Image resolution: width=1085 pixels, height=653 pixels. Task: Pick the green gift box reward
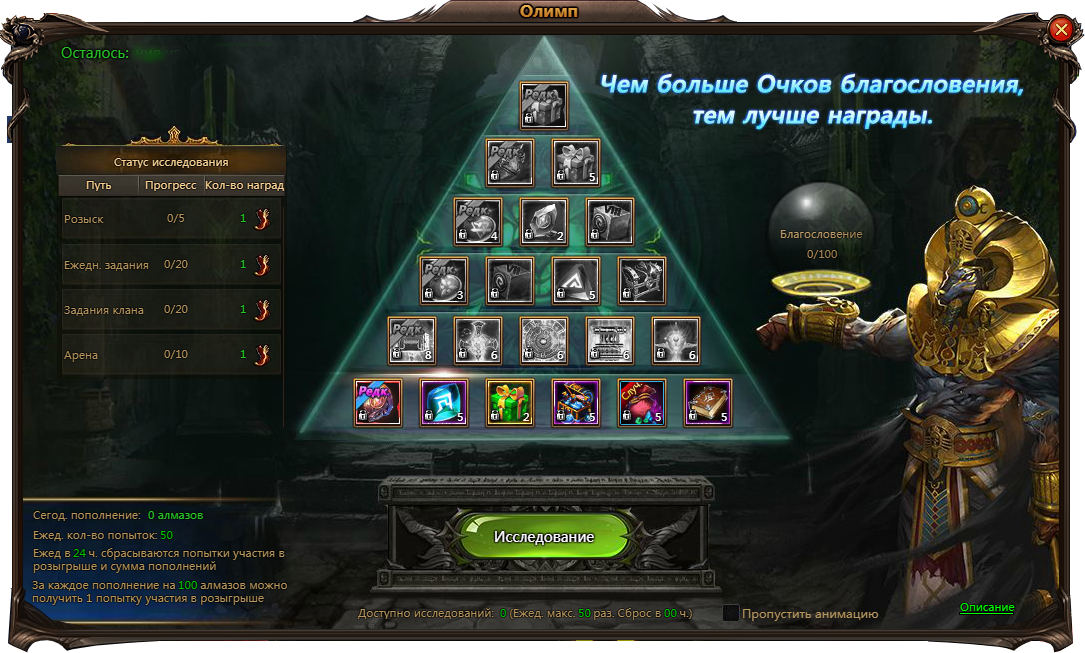tap(510, 402)
